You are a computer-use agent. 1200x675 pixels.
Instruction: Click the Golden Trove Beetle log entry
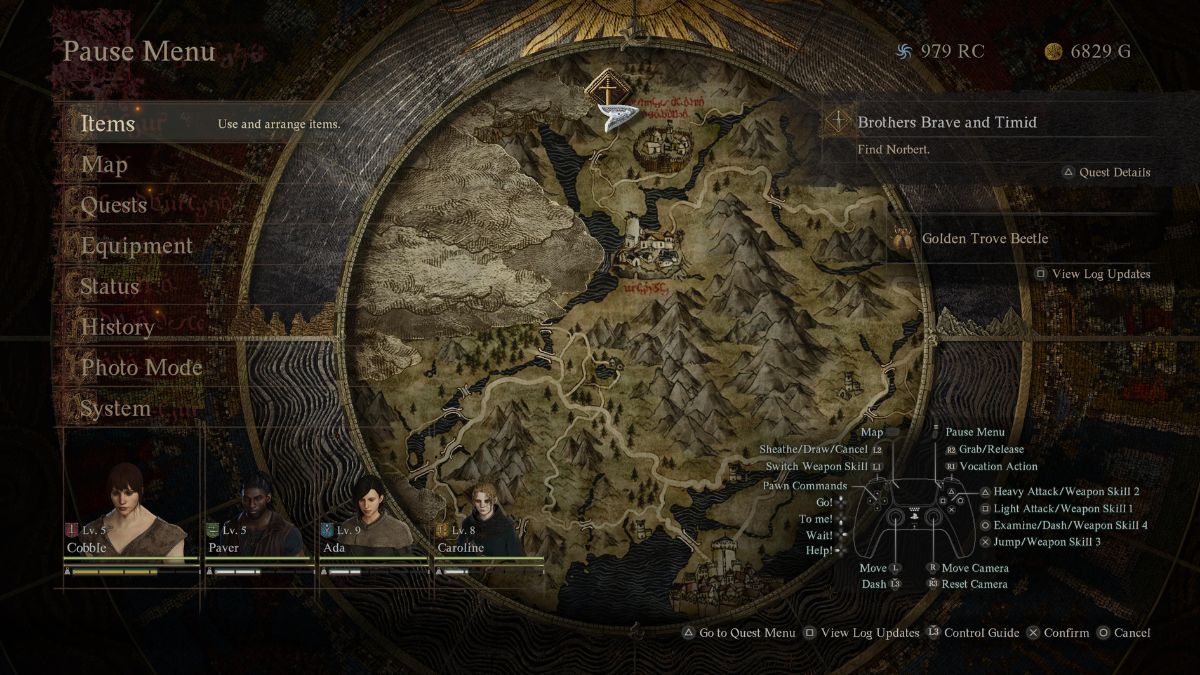(x=984, y=239)
